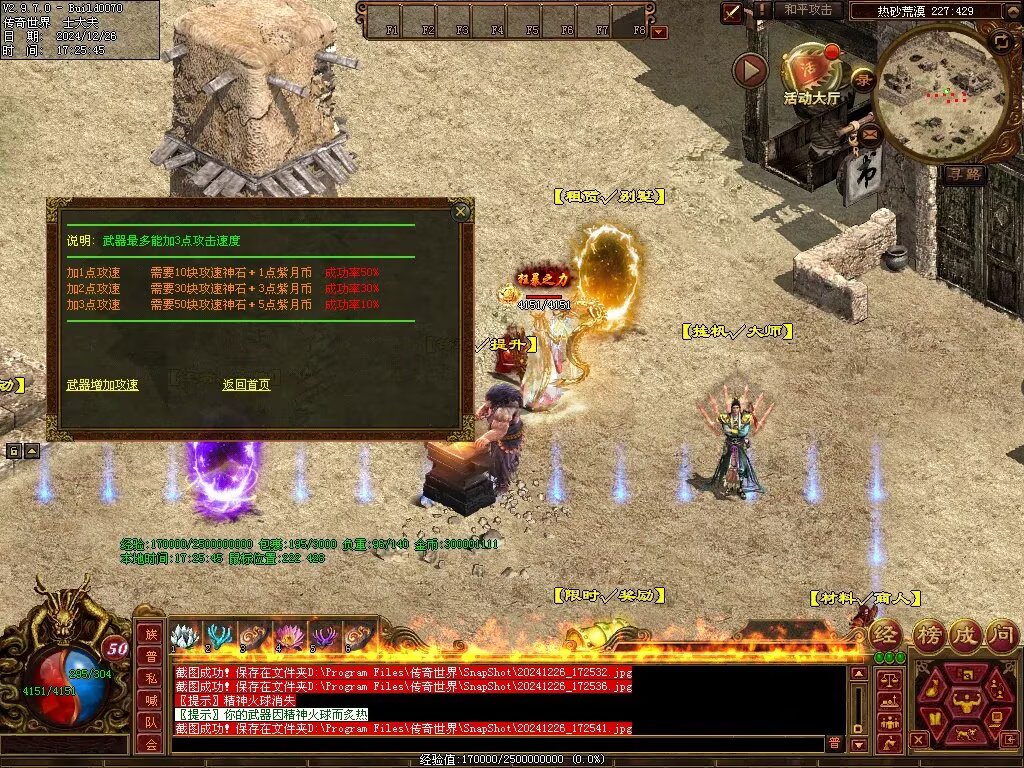Switch to the 队 team chat channel

(149, 722)
